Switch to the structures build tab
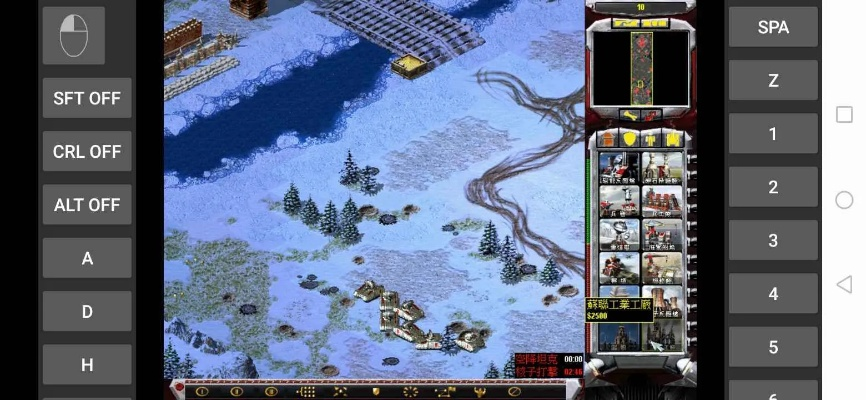This screenshot has height=400, width=866. tap(607, 138)
